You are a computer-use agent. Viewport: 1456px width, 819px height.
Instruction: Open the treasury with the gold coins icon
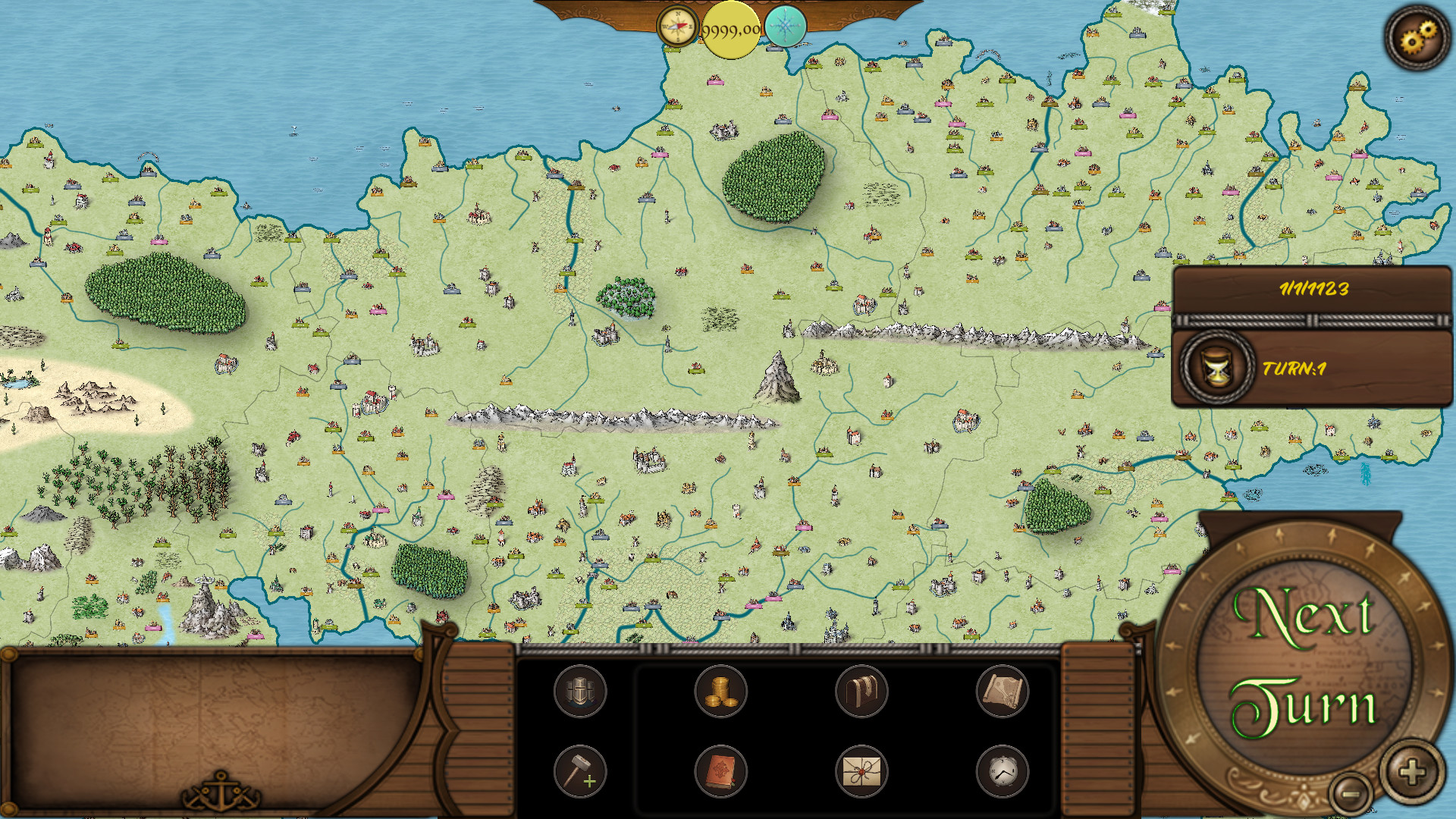tap(720, 692)
